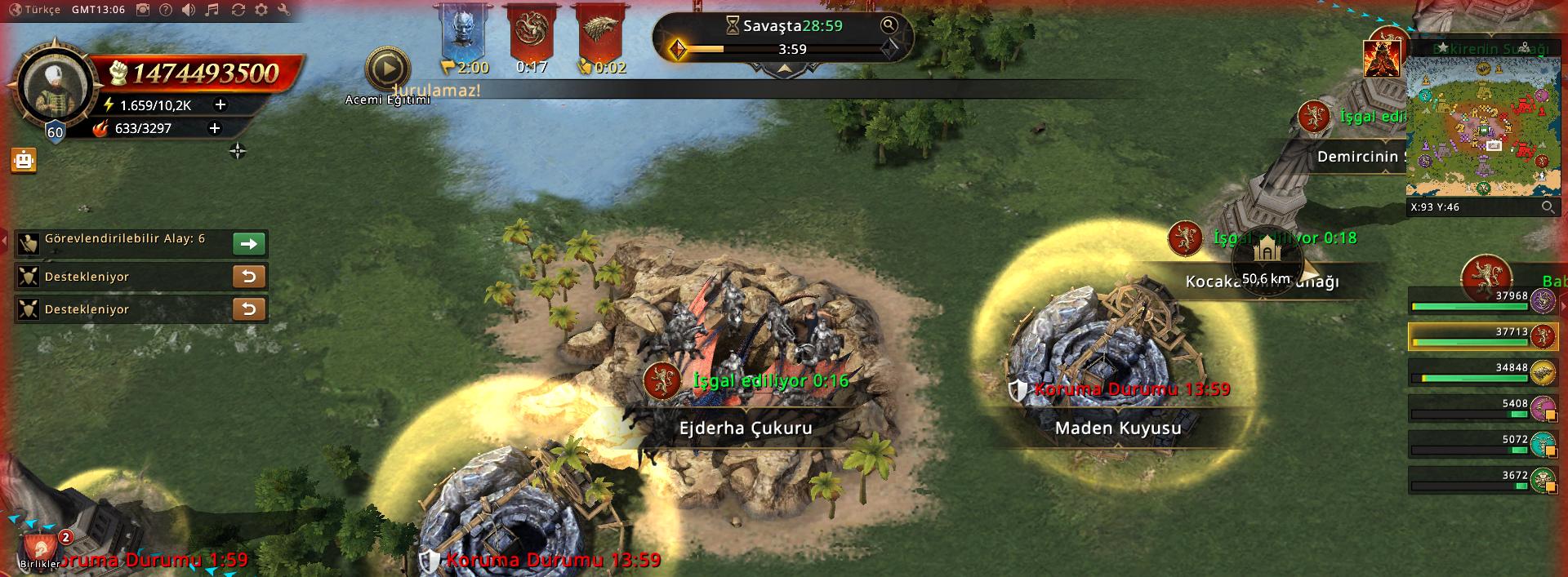The image size is (1568, 577).
Task: Open settings via the gear icon
Action: pos(261,10)
